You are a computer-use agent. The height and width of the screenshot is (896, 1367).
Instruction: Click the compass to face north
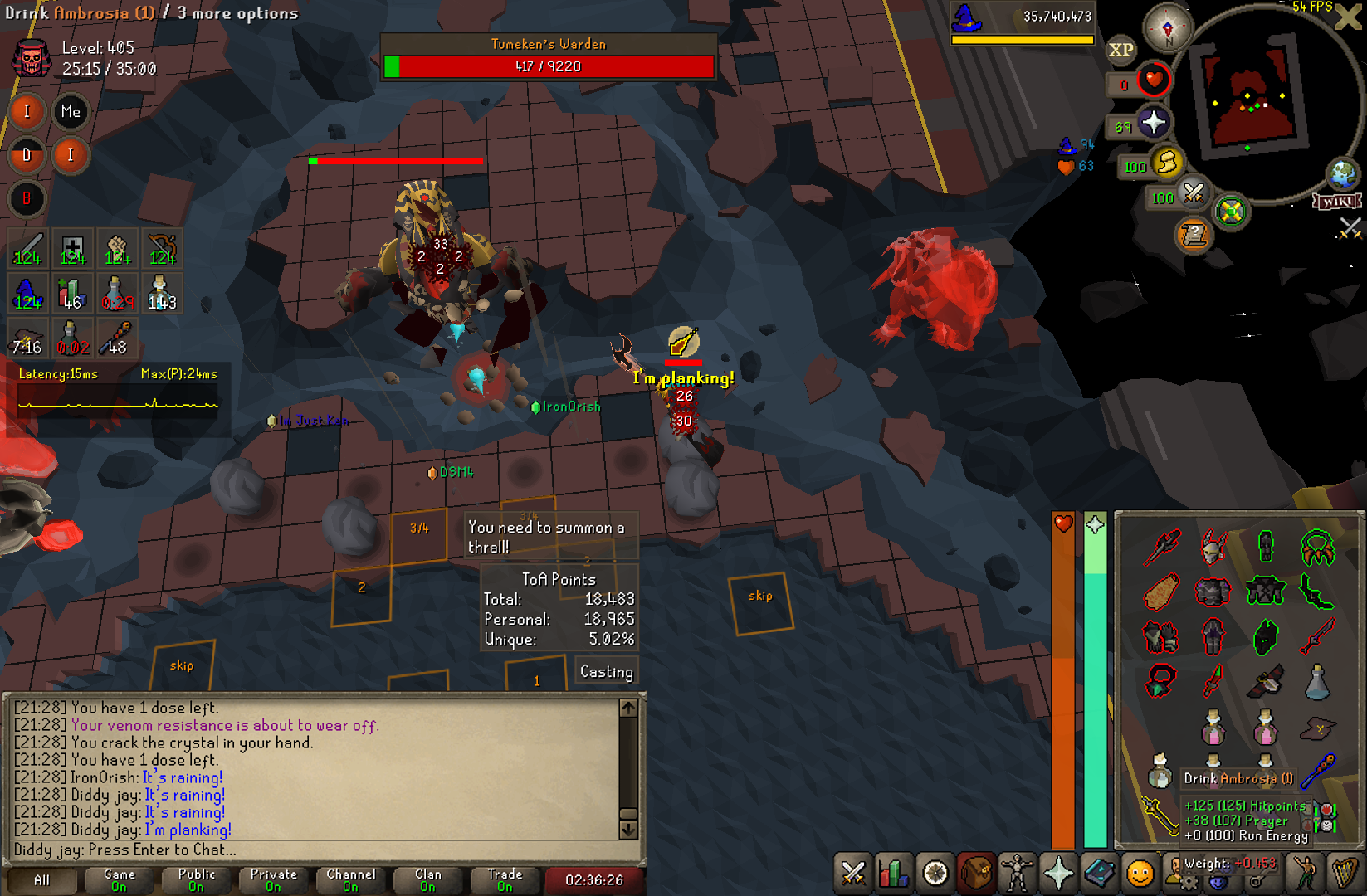point(1167,28)
